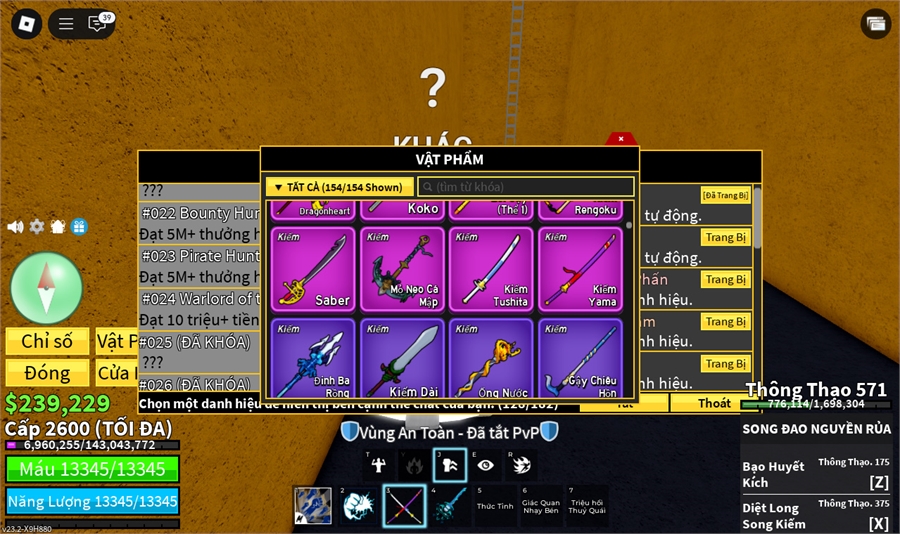Click the Thoát button
Image resolution: width=900 pixels, height=534 pixels.
(714, 403)
